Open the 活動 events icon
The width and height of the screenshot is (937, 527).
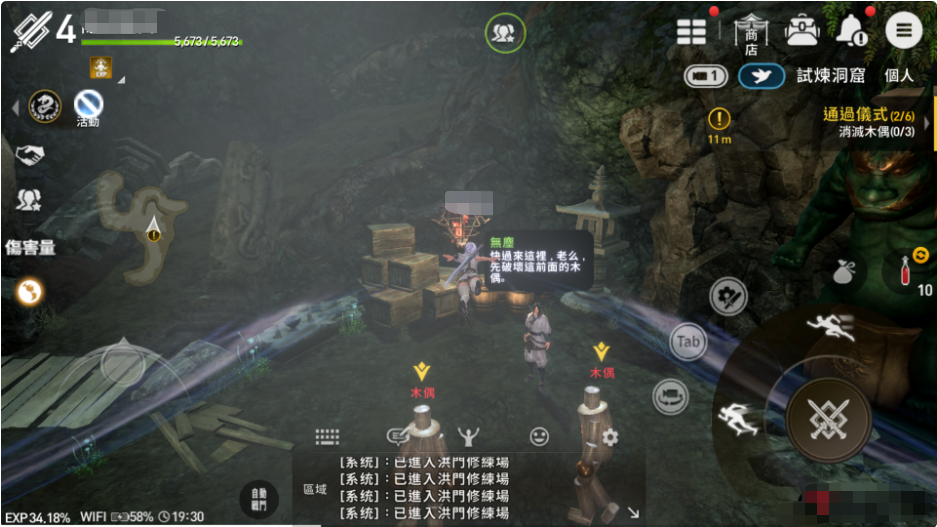[x=88, y=105]
